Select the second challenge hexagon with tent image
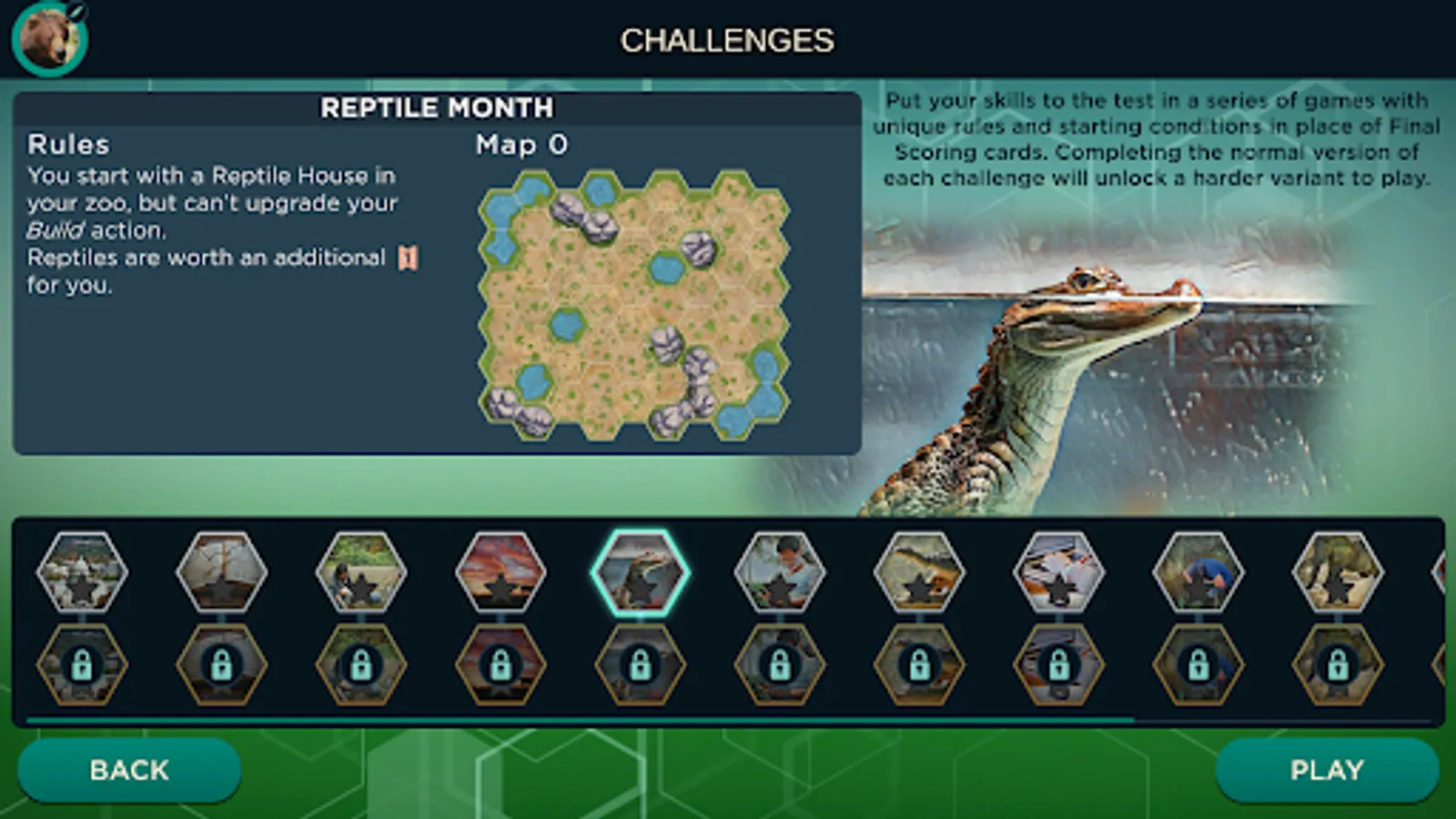Viewport: 1456px width, 819px height. pos(221,575)
